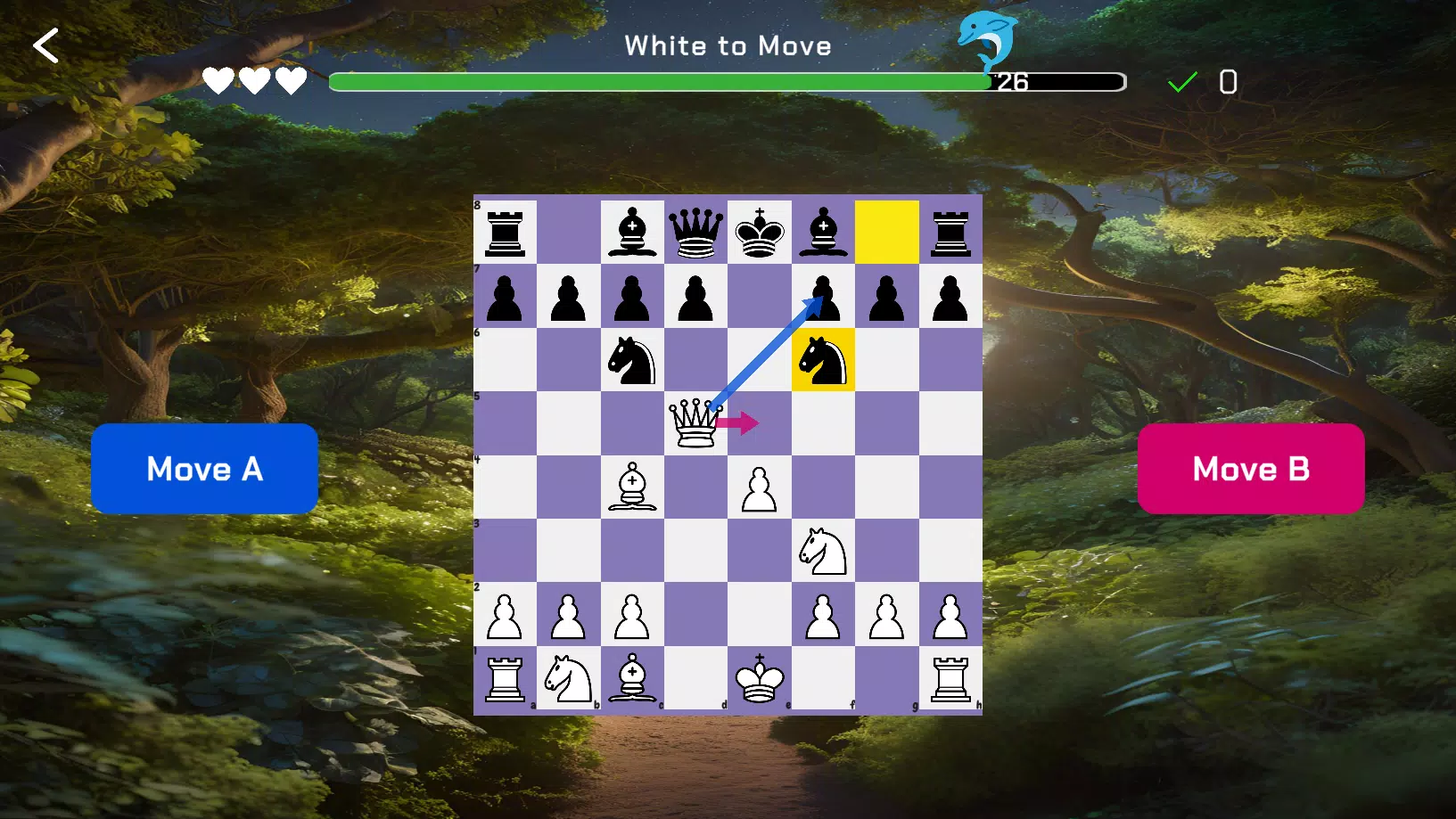Click the green checkmark score icon
The image size is (1456, 819).
point(1182,81)
